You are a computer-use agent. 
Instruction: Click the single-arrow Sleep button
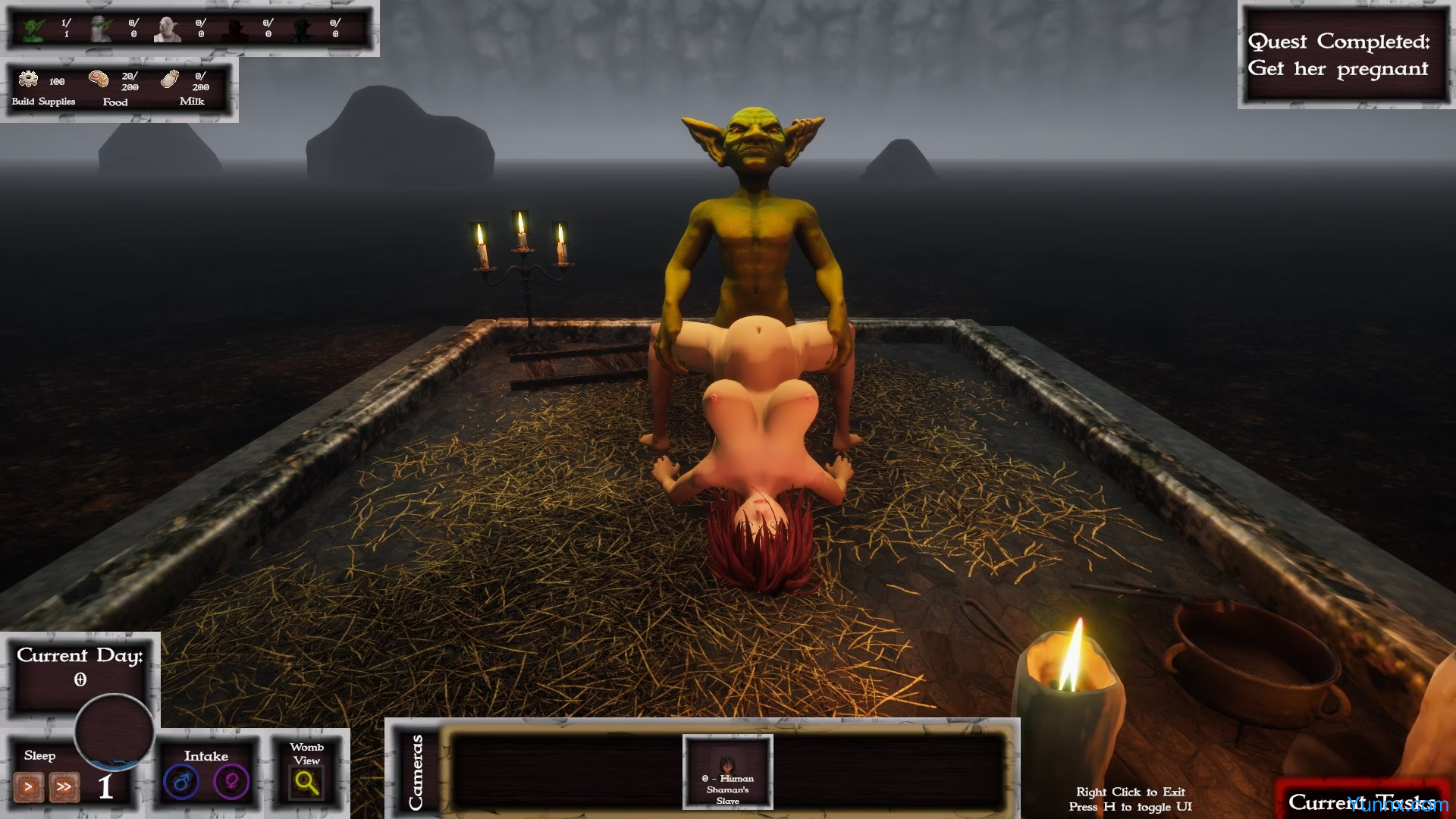tap(29, 787)
